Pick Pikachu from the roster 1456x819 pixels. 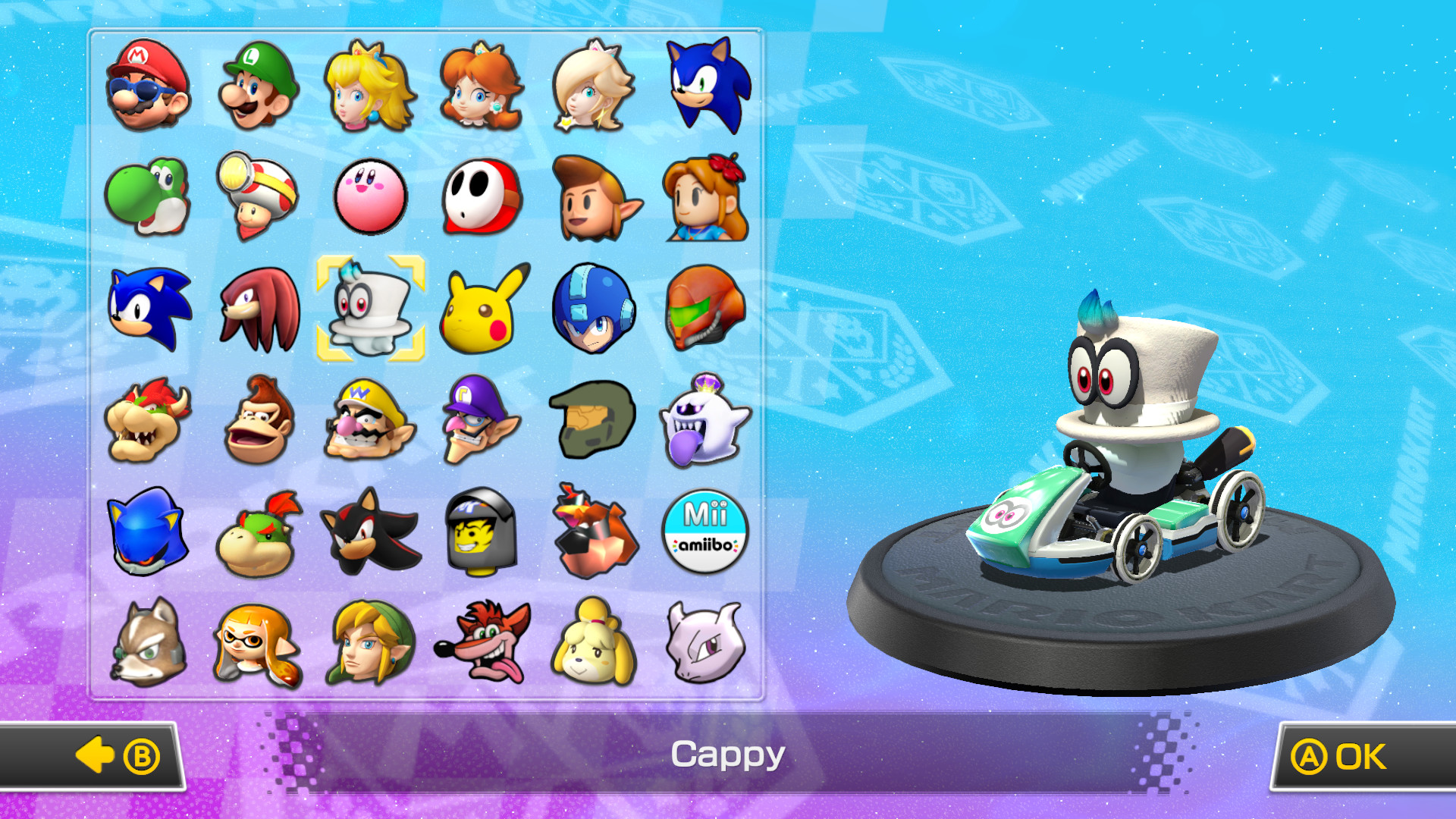482,307
